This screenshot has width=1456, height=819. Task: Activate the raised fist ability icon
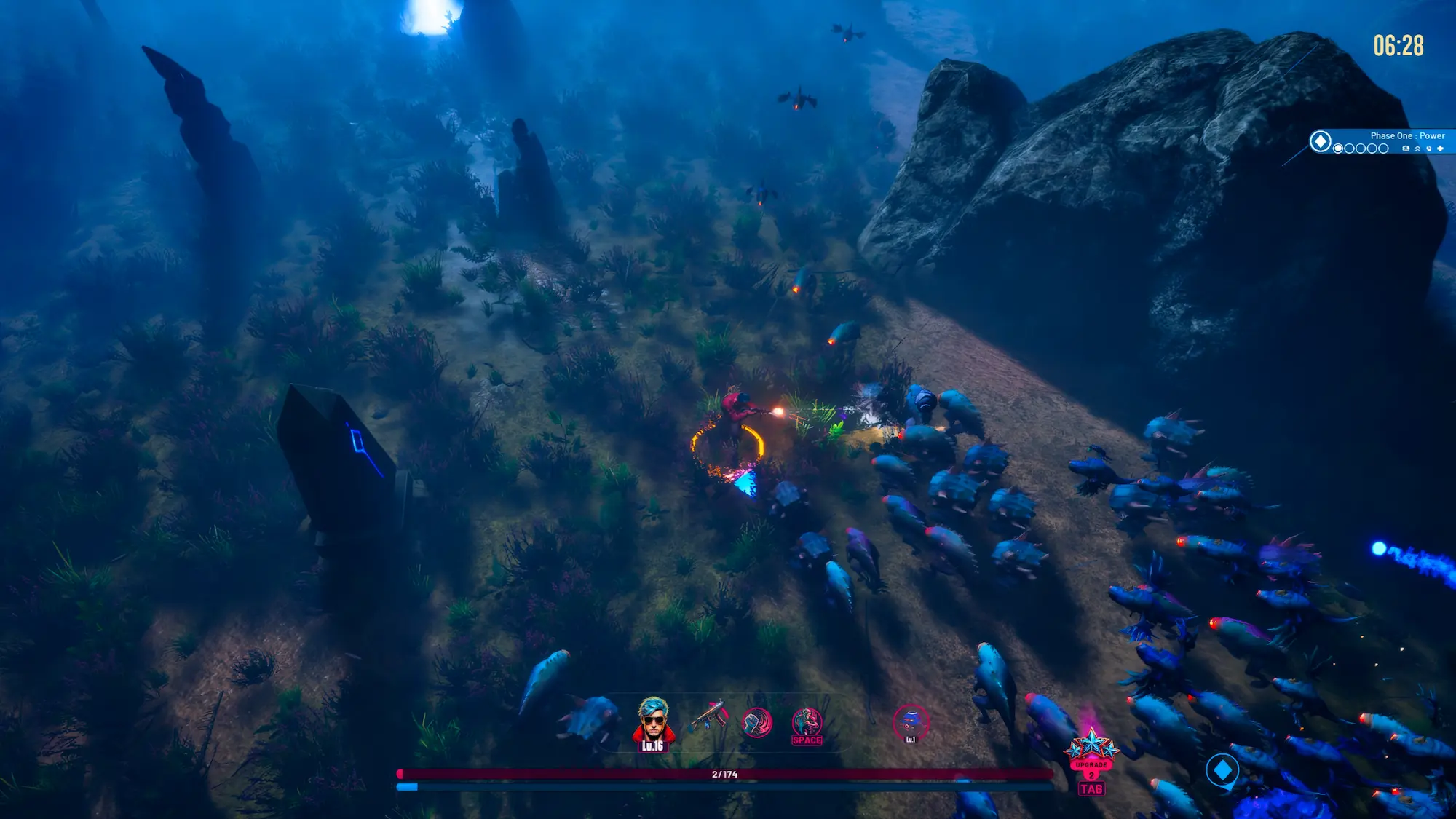point(756,722)
